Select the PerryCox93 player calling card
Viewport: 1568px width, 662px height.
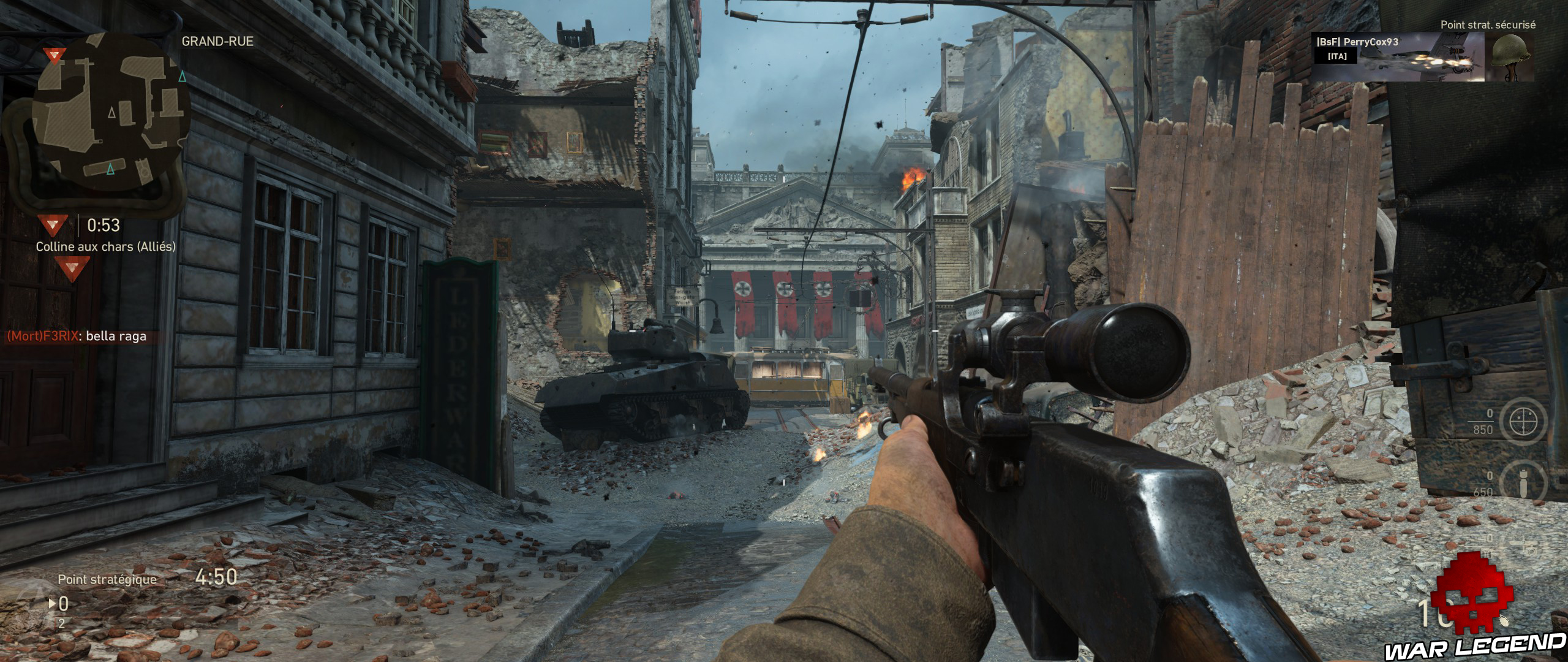[x=1398, y=56]
